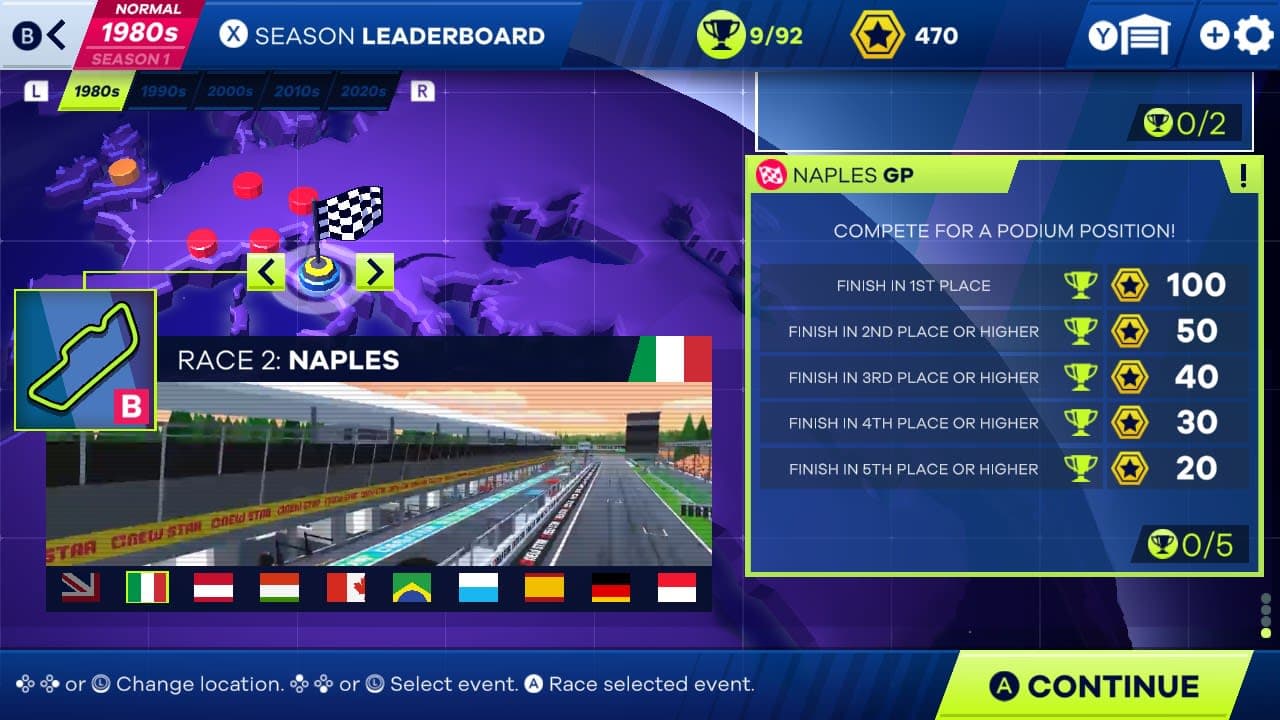1280x720 pixels.
Task: Select the 2020s season tab
Action: (x=362, y=91)
